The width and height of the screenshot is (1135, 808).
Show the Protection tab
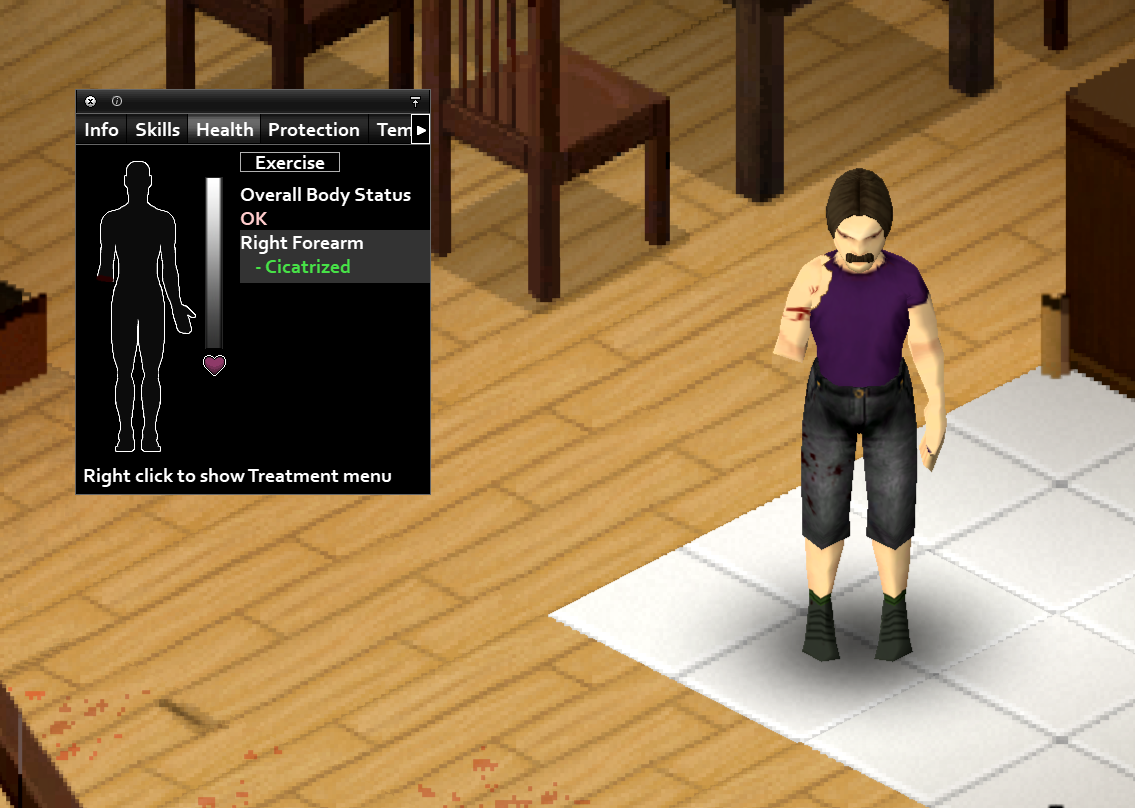pyautogui.click(x=314, y=130)
